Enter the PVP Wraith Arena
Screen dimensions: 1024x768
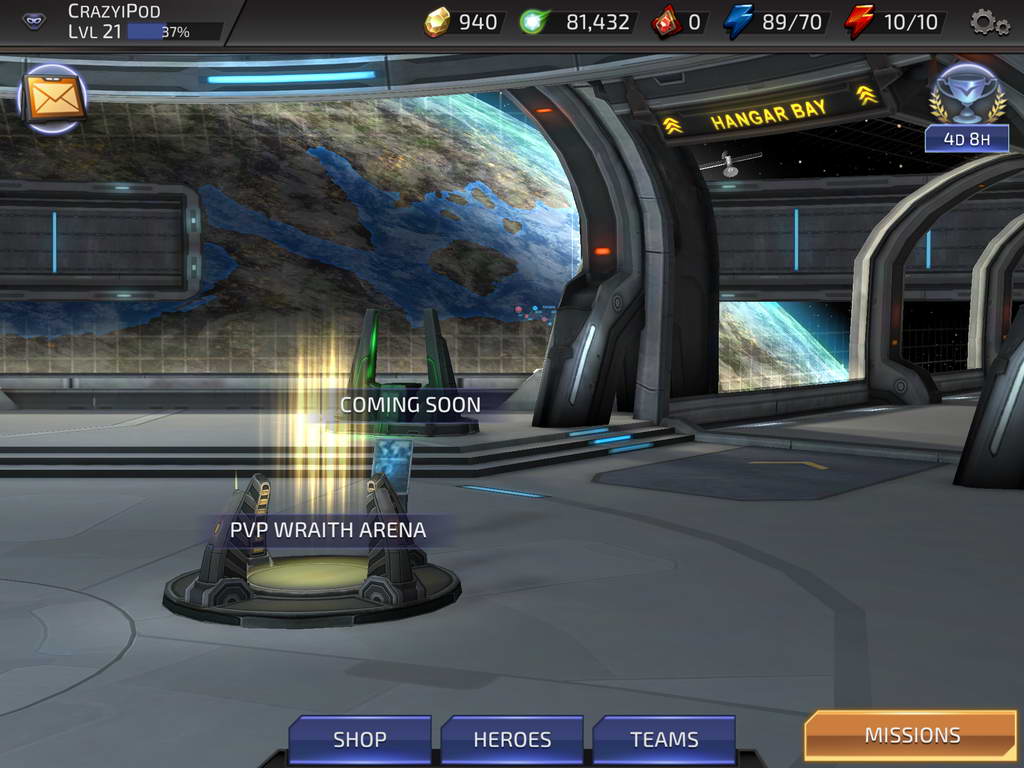(x=327, y=530)
